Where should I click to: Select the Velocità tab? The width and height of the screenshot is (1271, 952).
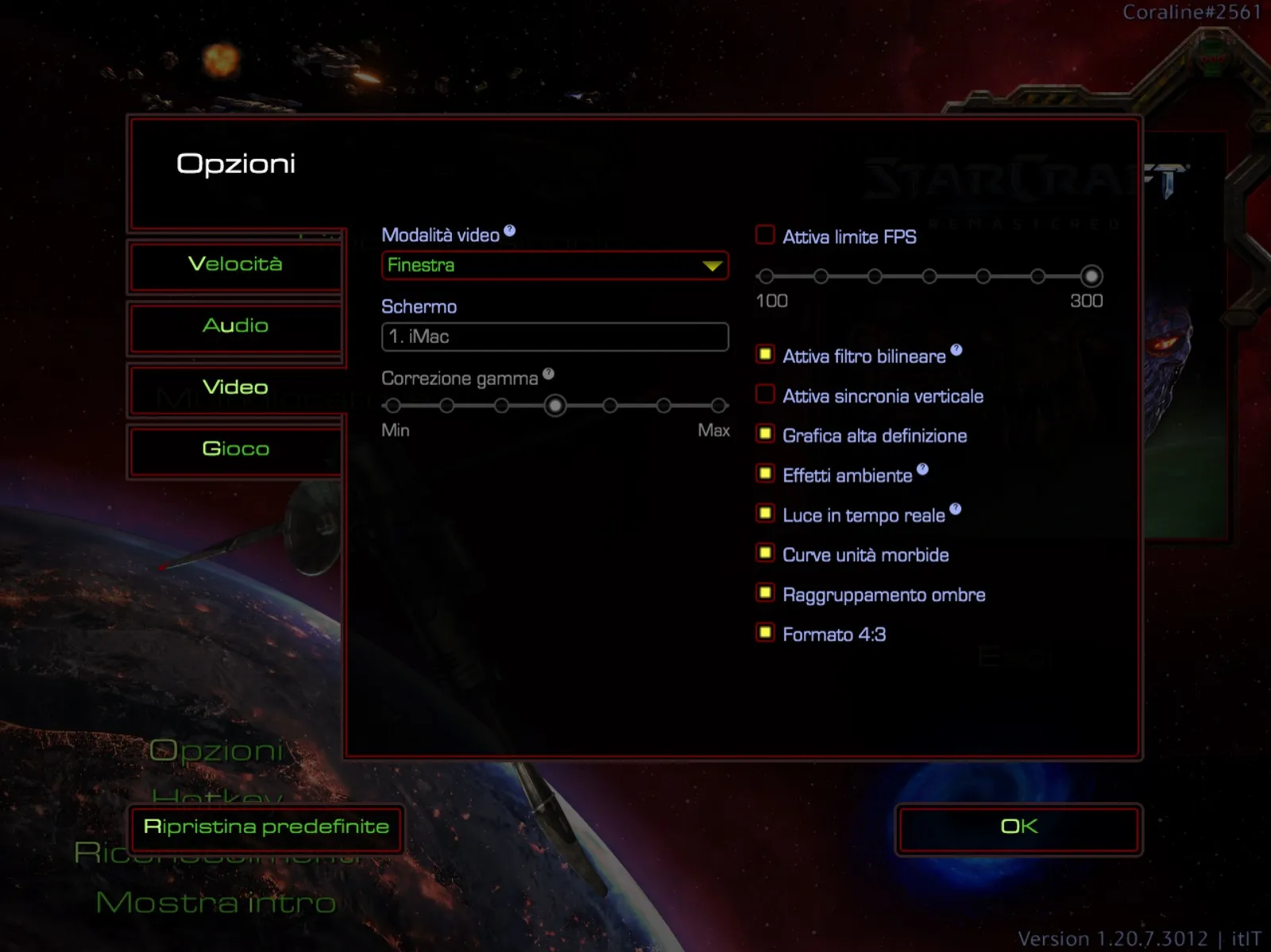coord(236,265)
